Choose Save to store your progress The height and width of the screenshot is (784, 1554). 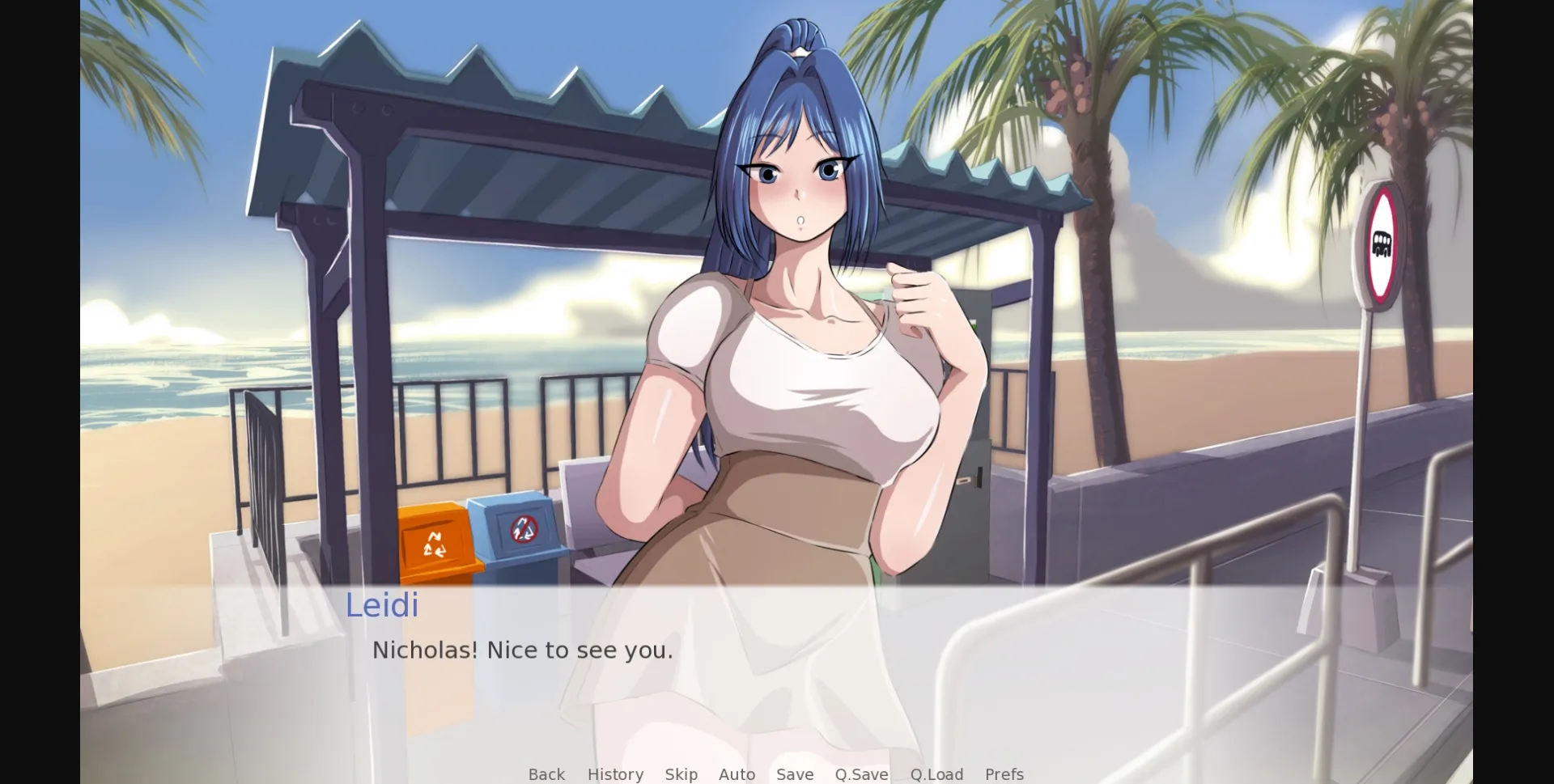pyautogui.click(x=795, y=774)
